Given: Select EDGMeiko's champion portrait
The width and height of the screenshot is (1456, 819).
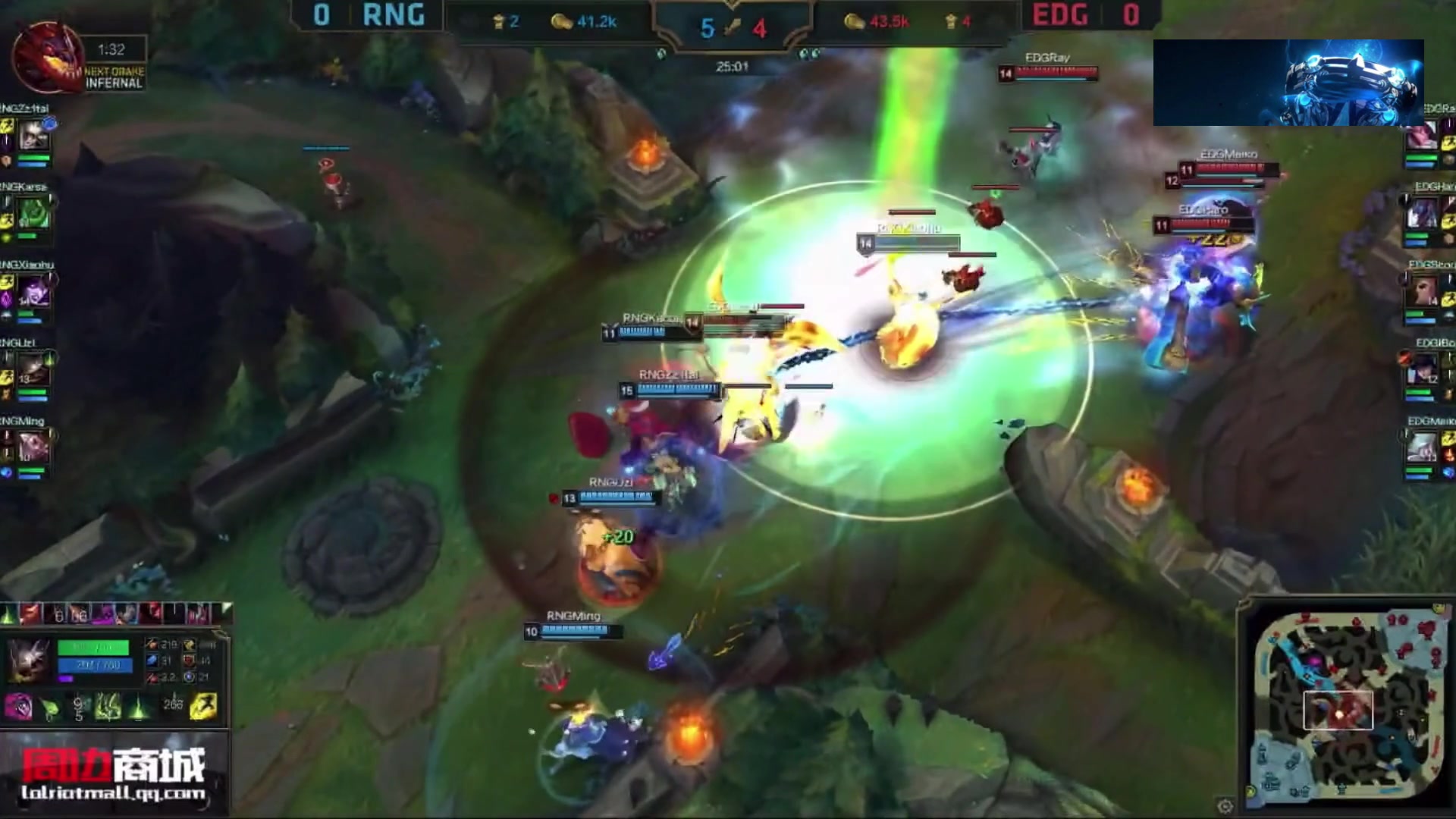Looking at the screenshot, I should [1423, 449].
